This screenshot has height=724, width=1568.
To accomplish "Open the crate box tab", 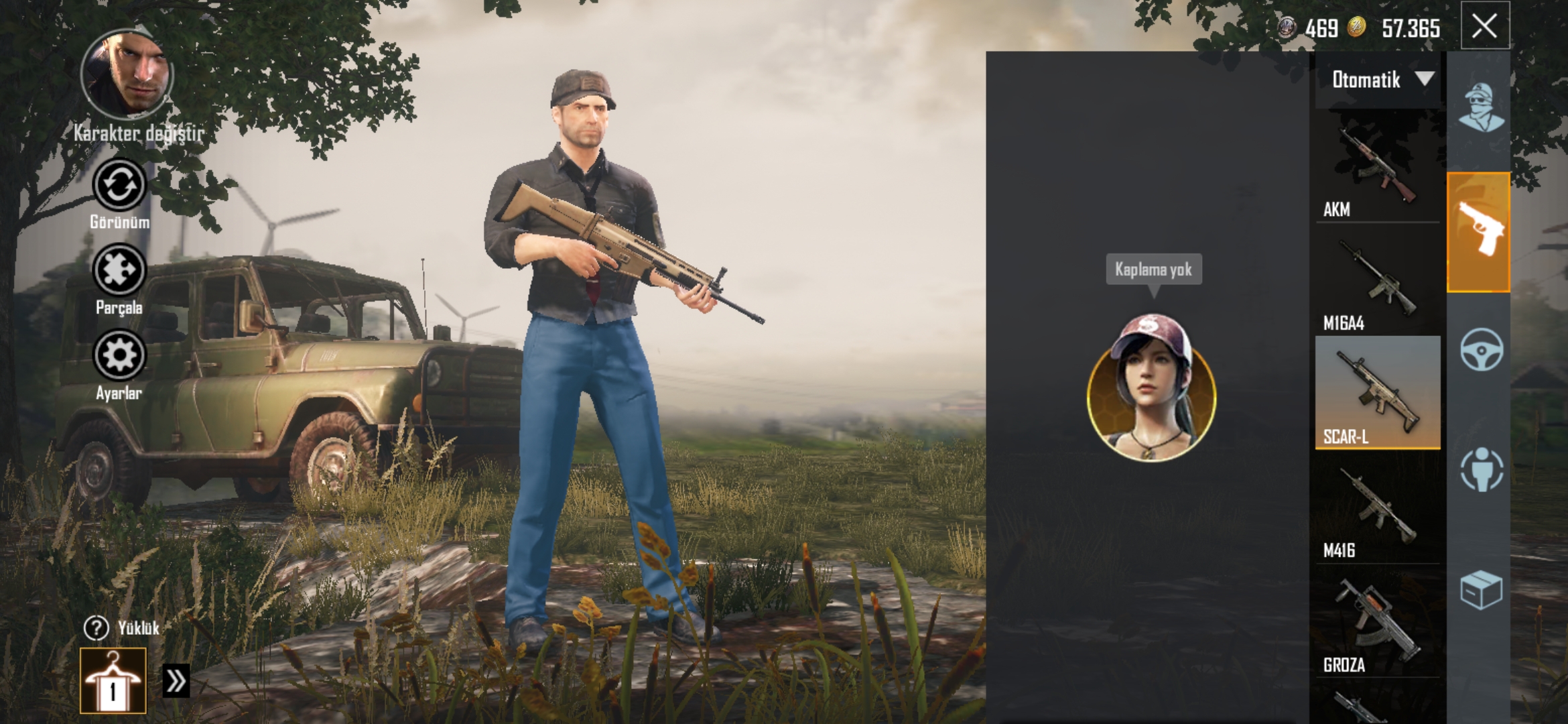I will click(1481, 590).
